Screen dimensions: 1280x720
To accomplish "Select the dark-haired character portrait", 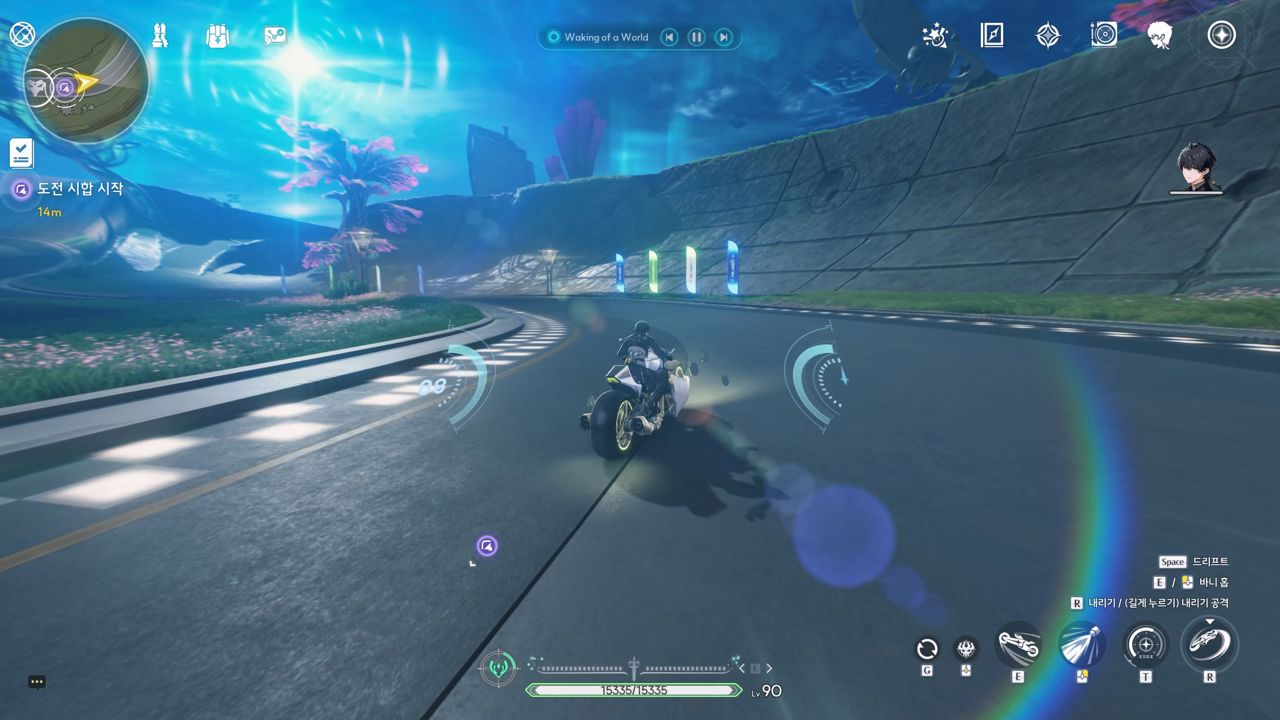I will tap(1196, 167).
